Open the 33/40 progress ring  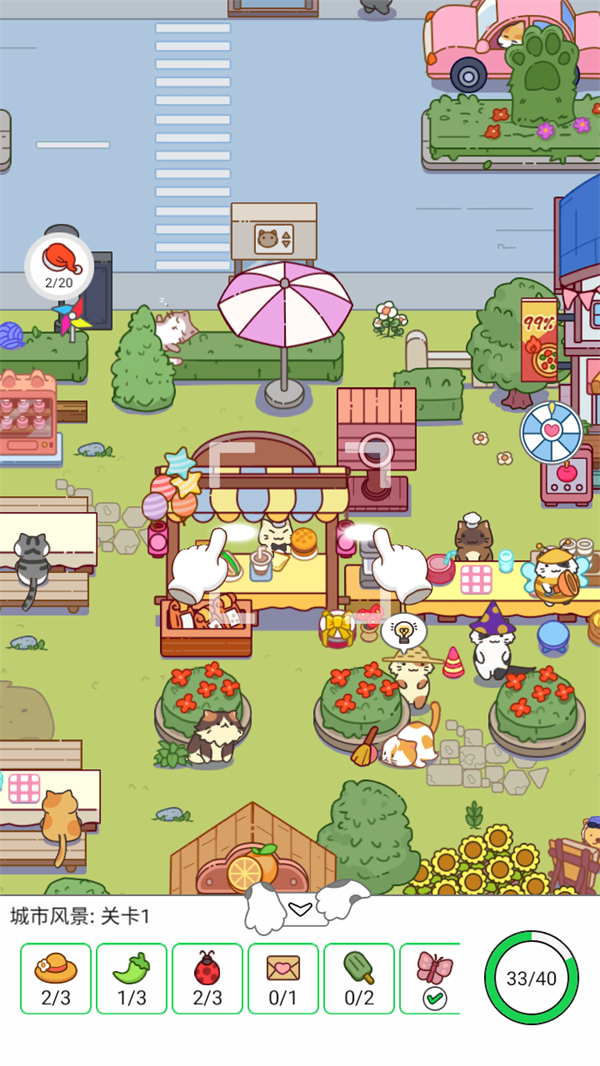531,978
